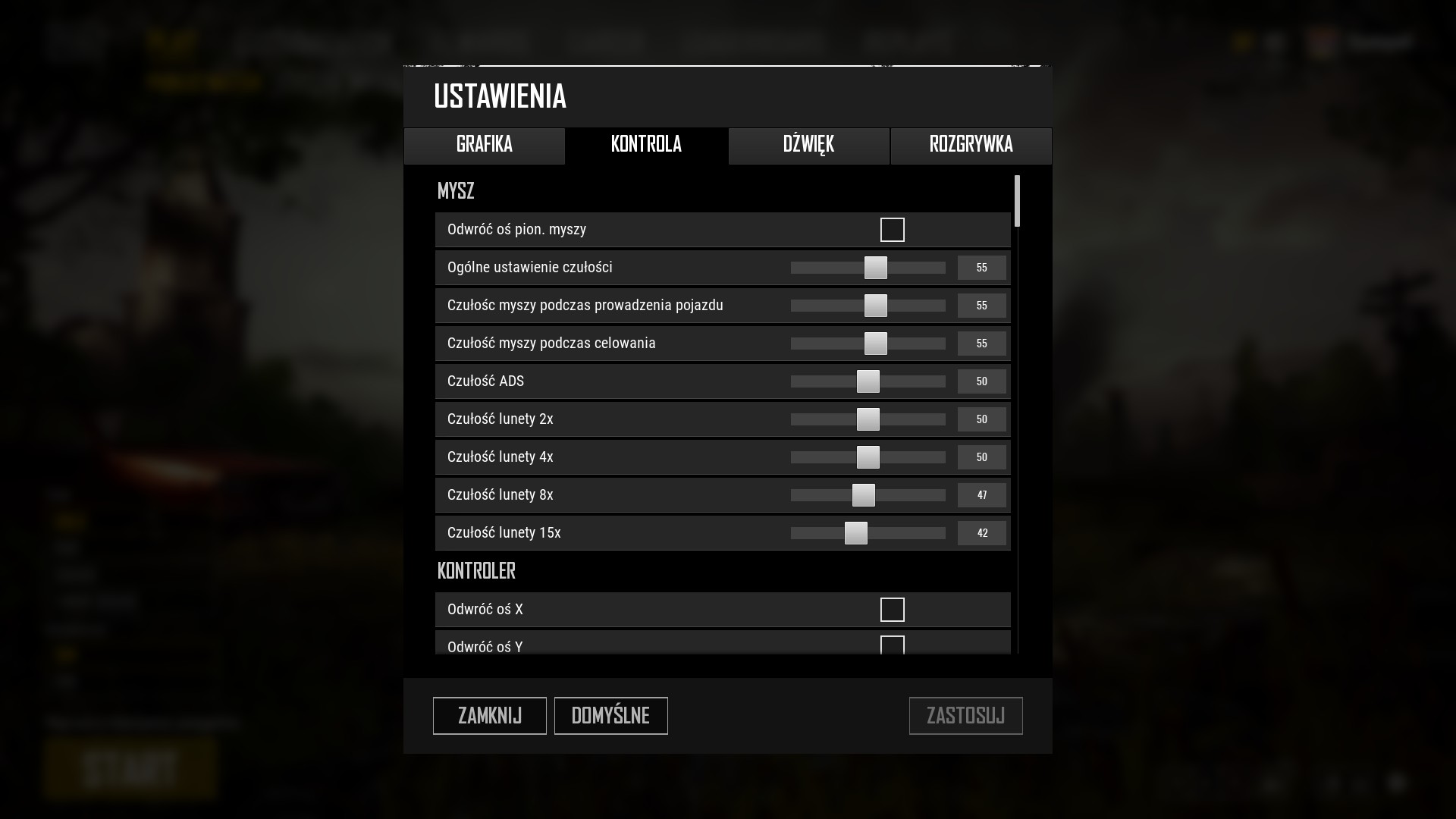Click the Czułość ADS slider handle
Image resolution: width=1456 pixels, height=819 pixels.
868,381
